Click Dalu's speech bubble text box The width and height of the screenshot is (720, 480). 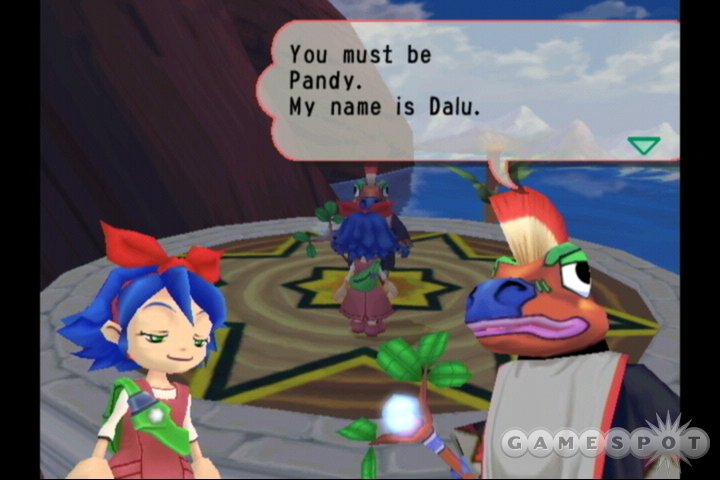[470, 90]
